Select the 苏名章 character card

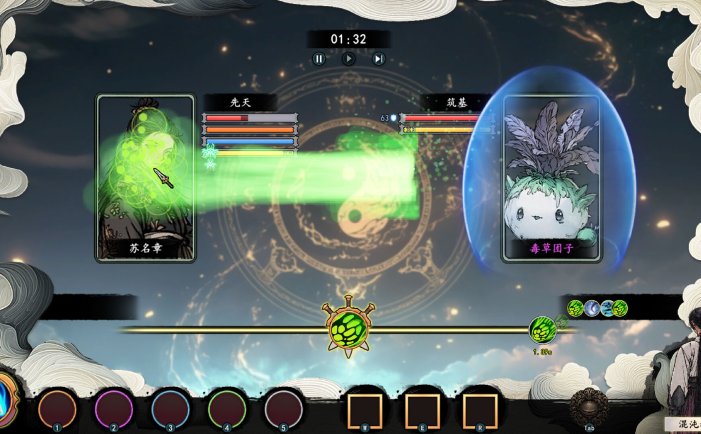[x=145, y=177]
